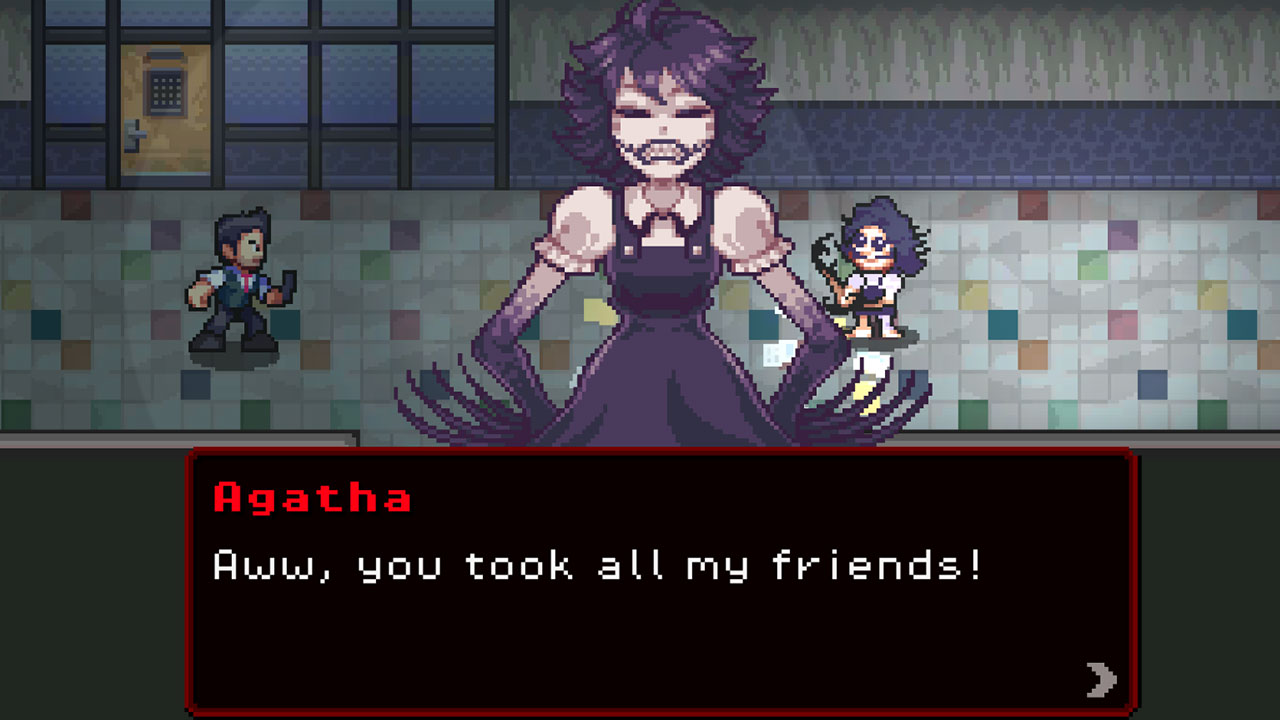1280x720 pixels.
Task: Click the detective's handgun
Action: [287, 285]
